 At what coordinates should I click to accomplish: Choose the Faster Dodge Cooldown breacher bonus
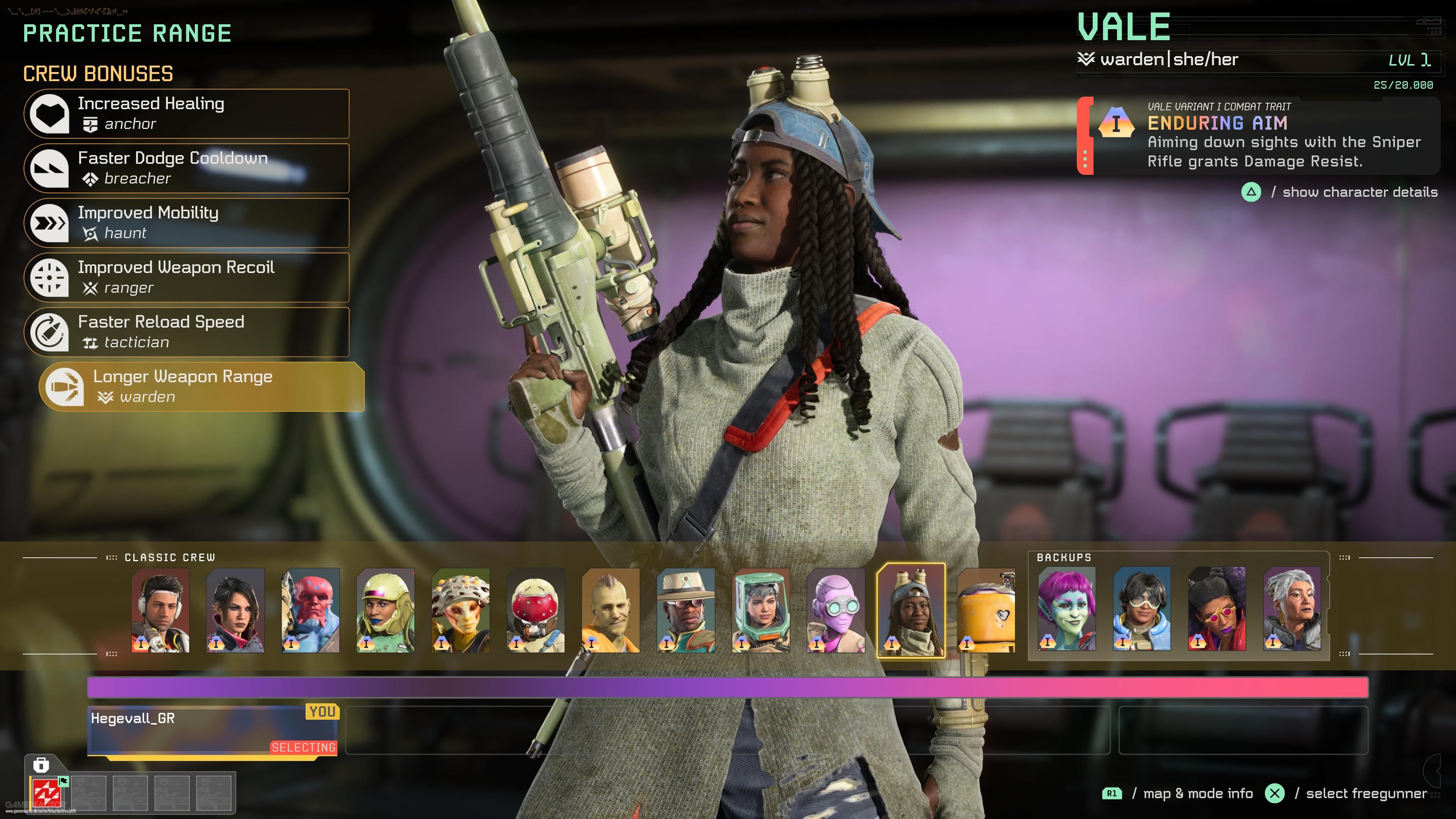tap(187, 168)
